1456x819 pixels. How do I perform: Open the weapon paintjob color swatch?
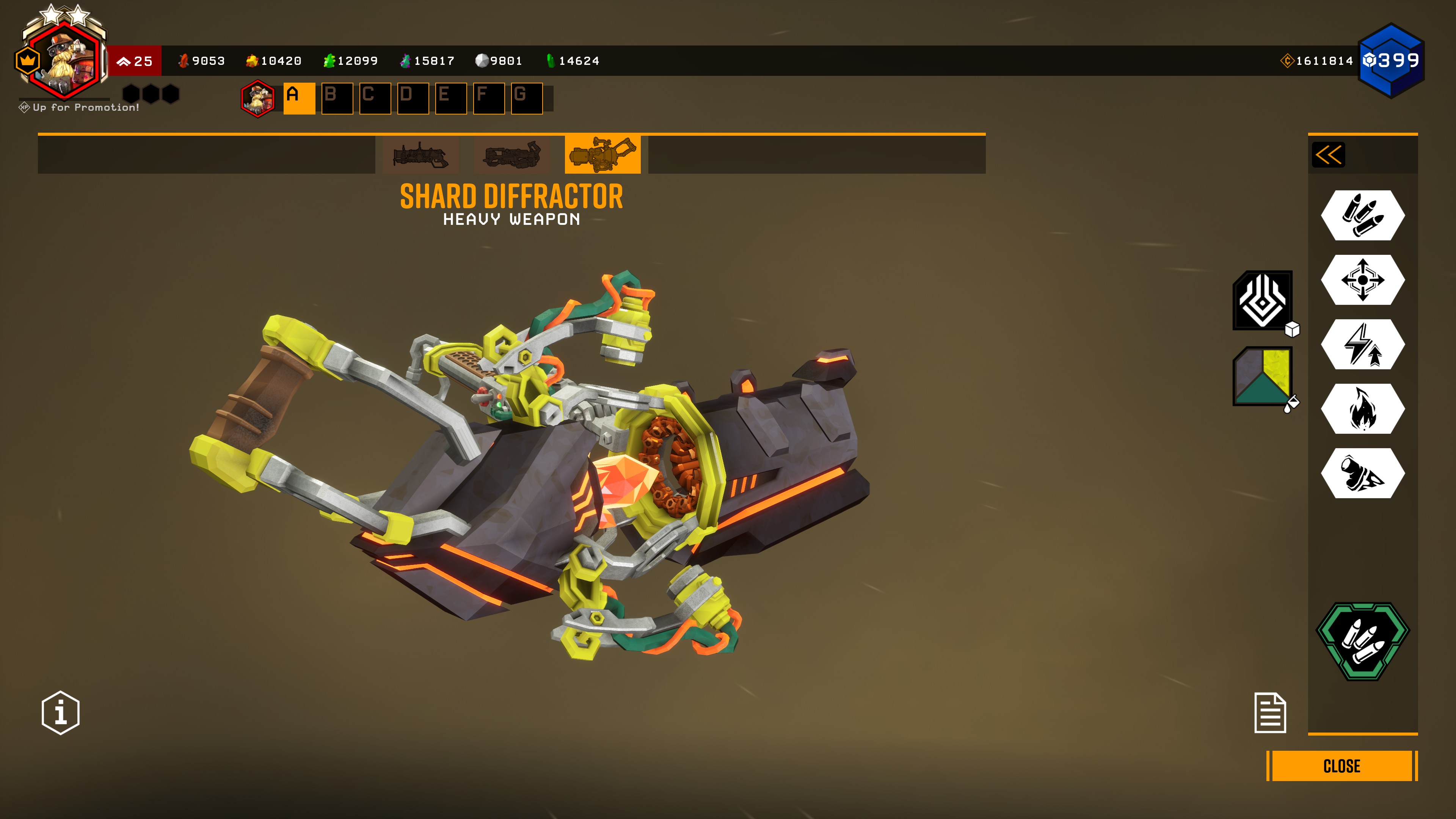click(1263, 376)
